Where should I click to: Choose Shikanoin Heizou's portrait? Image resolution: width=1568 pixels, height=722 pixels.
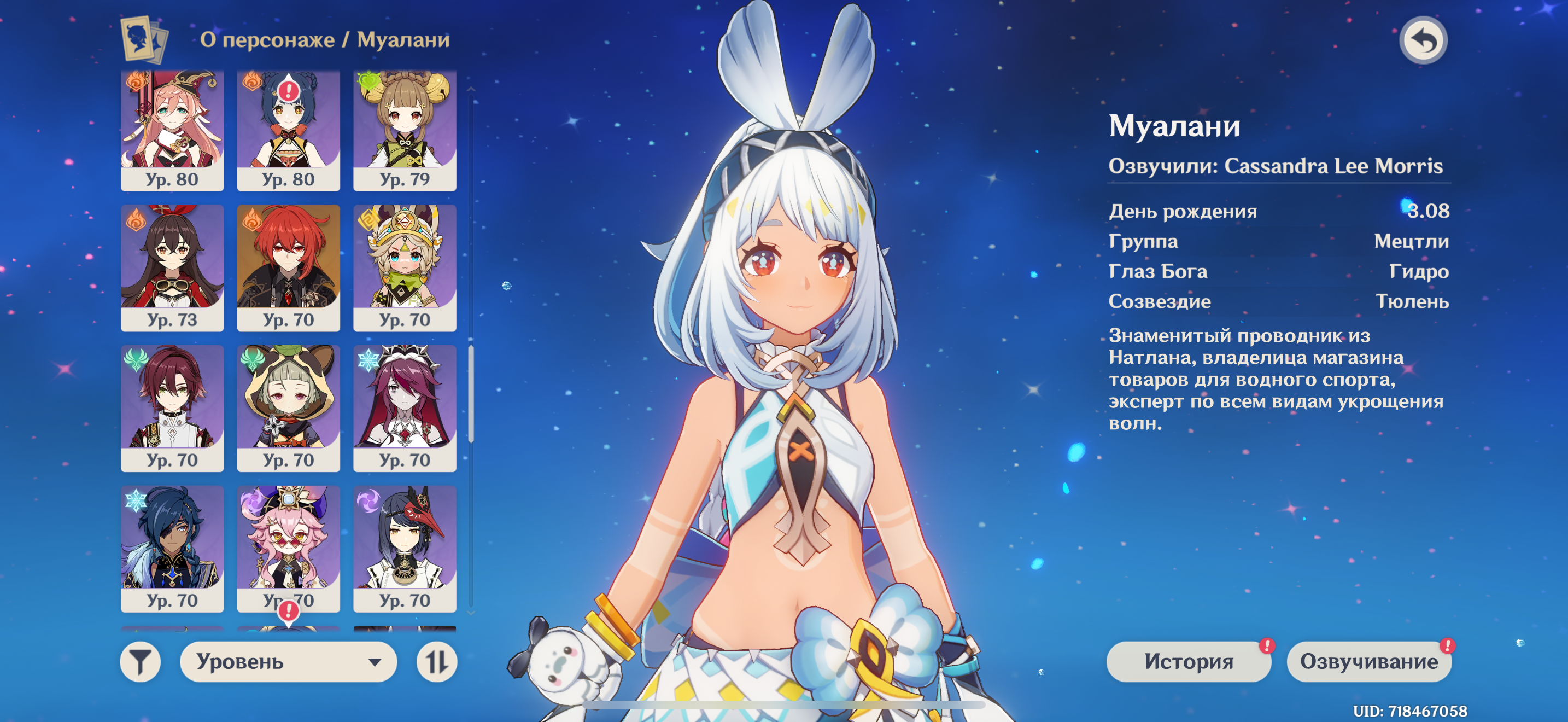[x=172, y=408]
